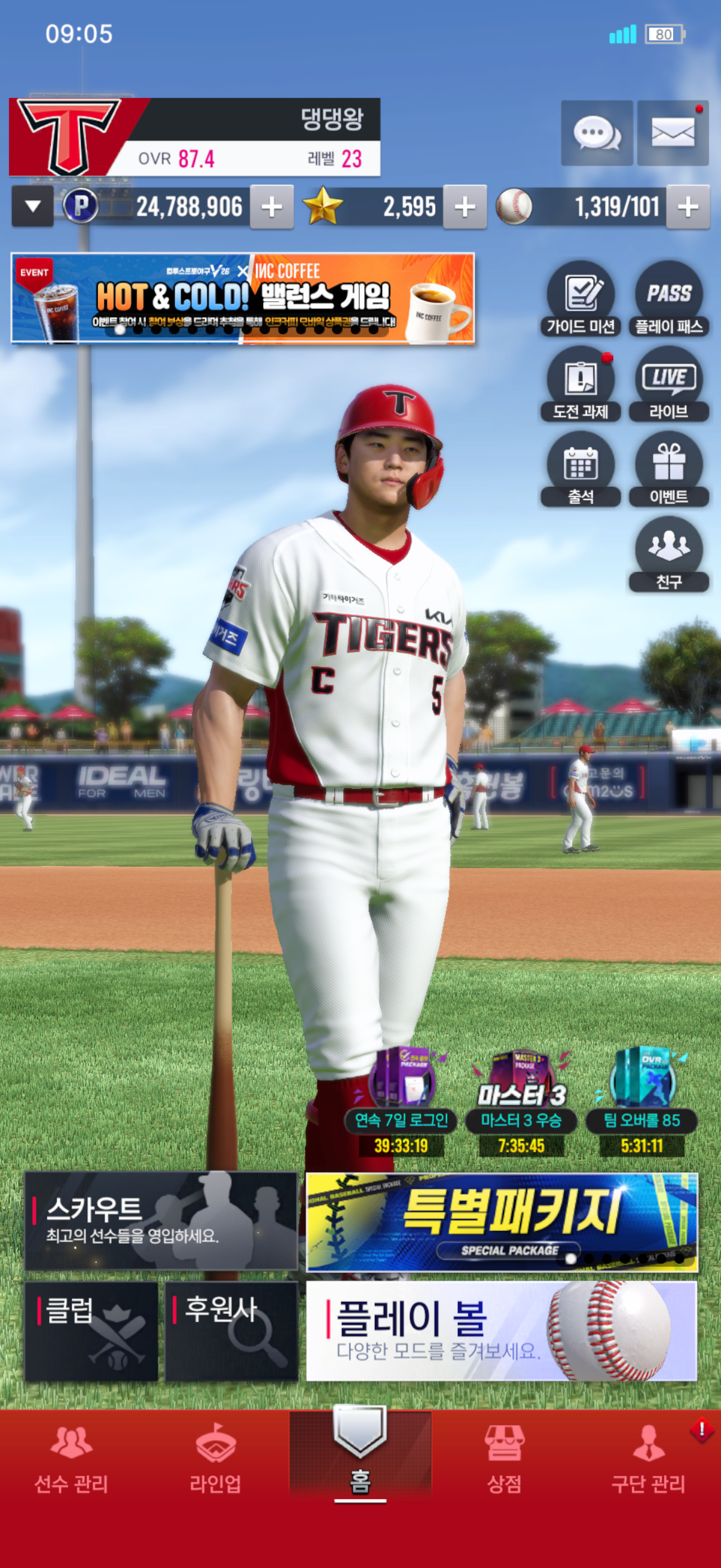Viewport: 721px width, 1568px height.
Task: Open the 출석 attendance calendar
Action: pos(581,470)
